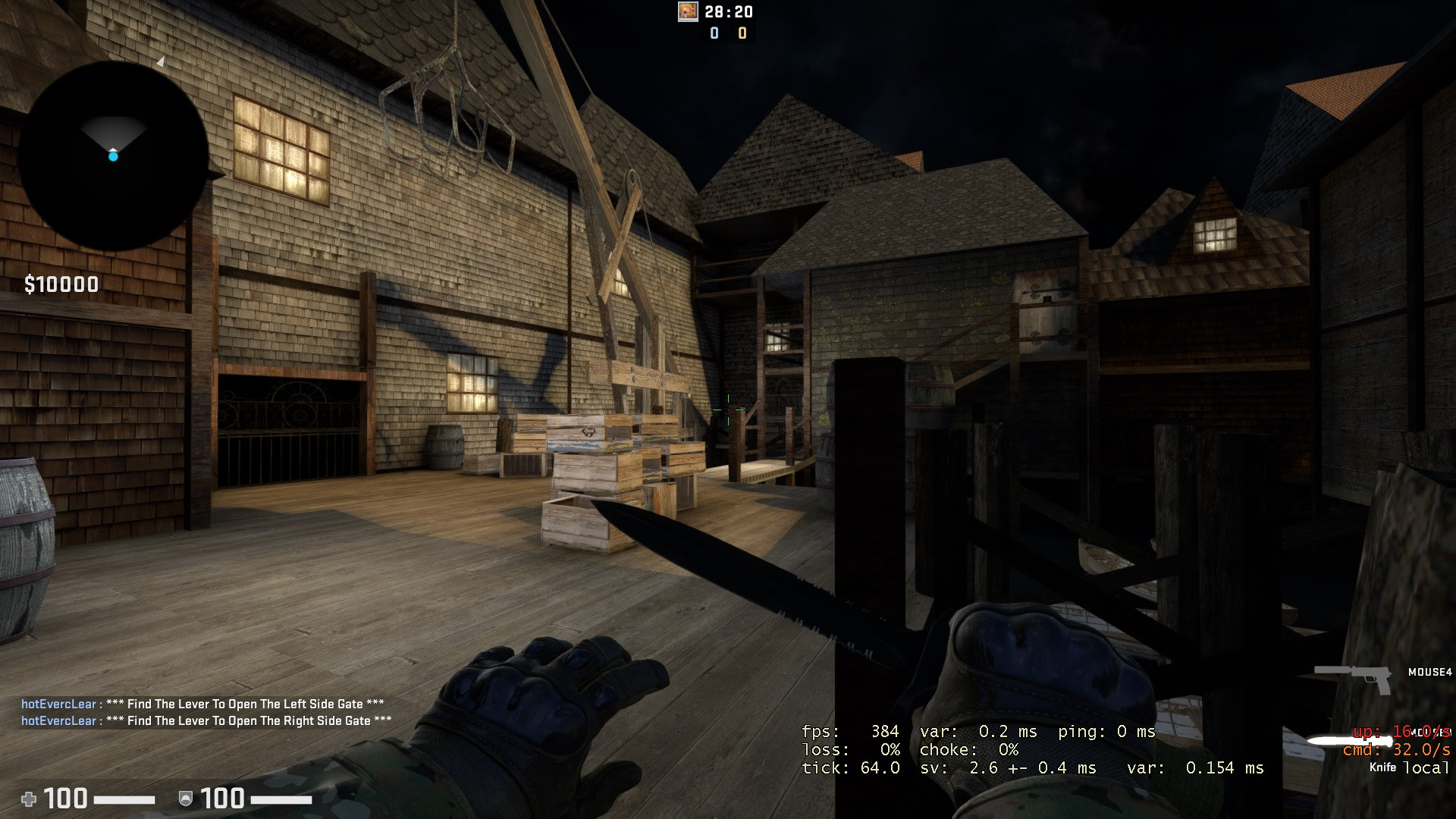Image resolution: width=1456 pixels, height=819 pixels.
Task: Click the crosshair in the screen center
Action: point(728,409)
